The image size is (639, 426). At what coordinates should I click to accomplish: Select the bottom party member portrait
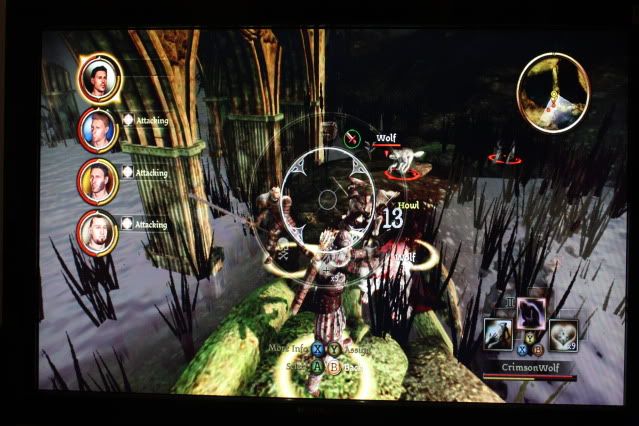pos(98,233)
